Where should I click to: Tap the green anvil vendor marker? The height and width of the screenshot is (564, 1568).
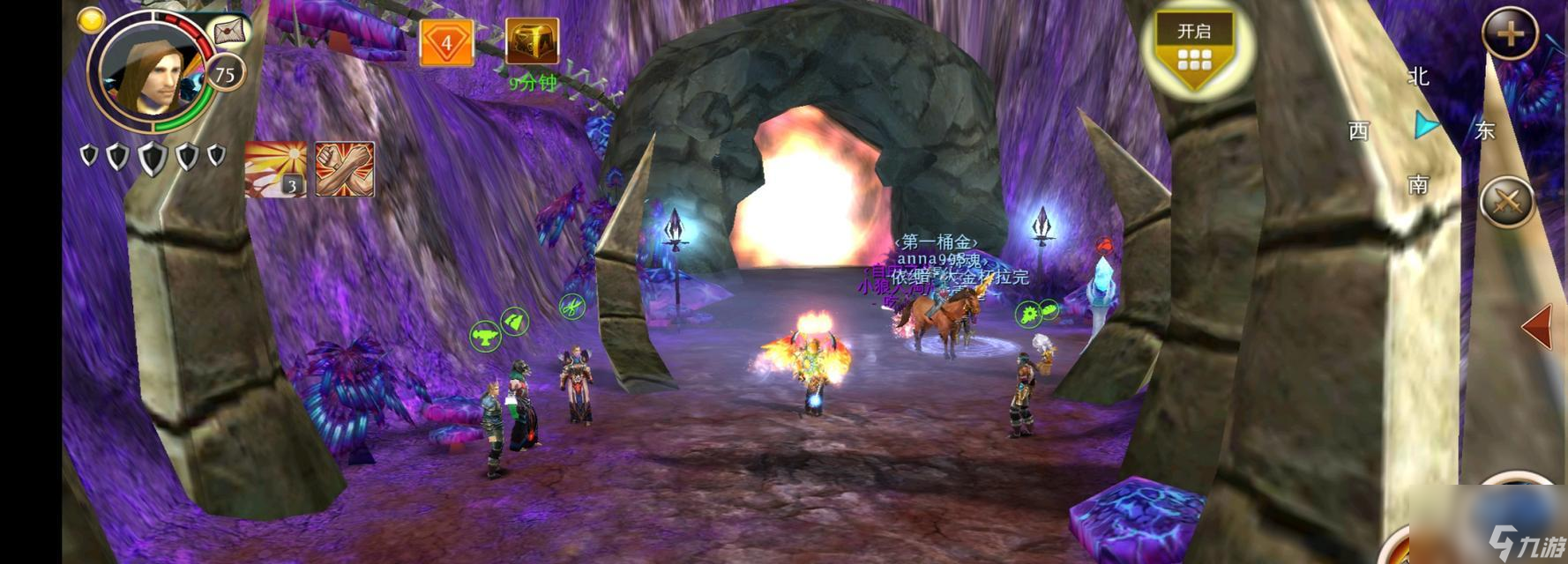tap(484, 336)
